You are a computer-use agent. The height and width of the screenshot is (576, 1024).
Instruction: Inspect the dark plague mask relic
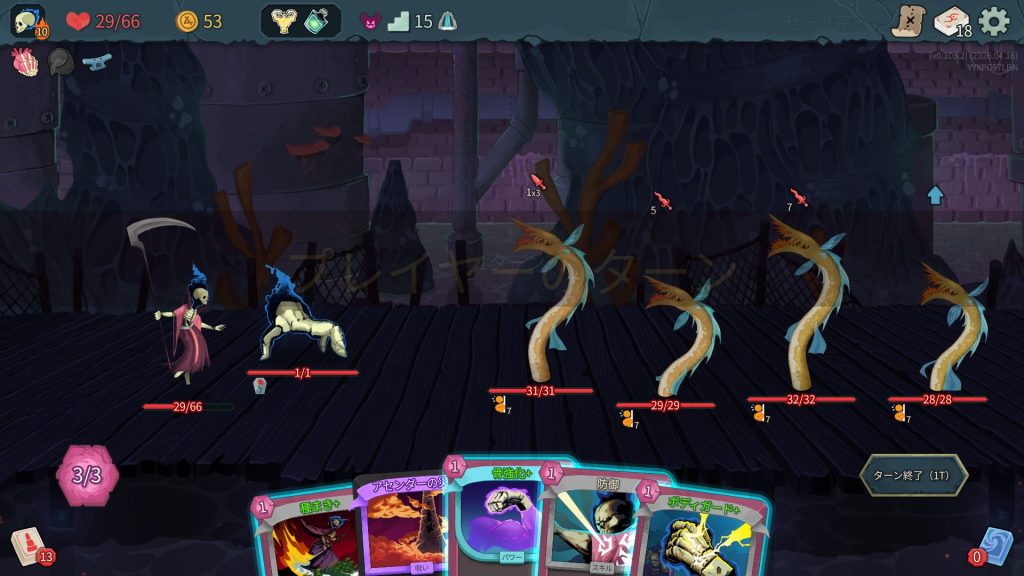61,61
